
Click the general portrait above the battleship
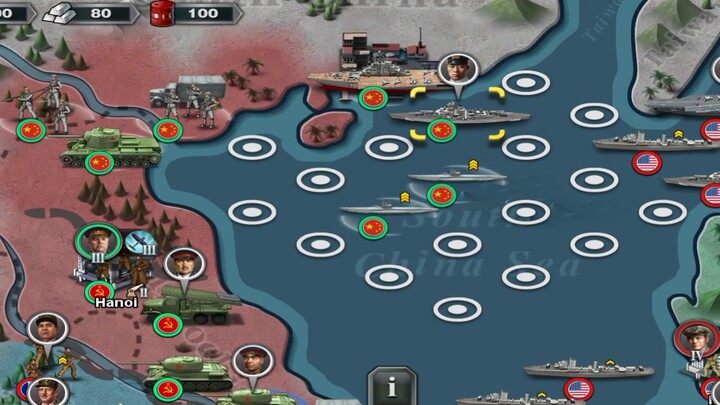click(x=457, y=70)
